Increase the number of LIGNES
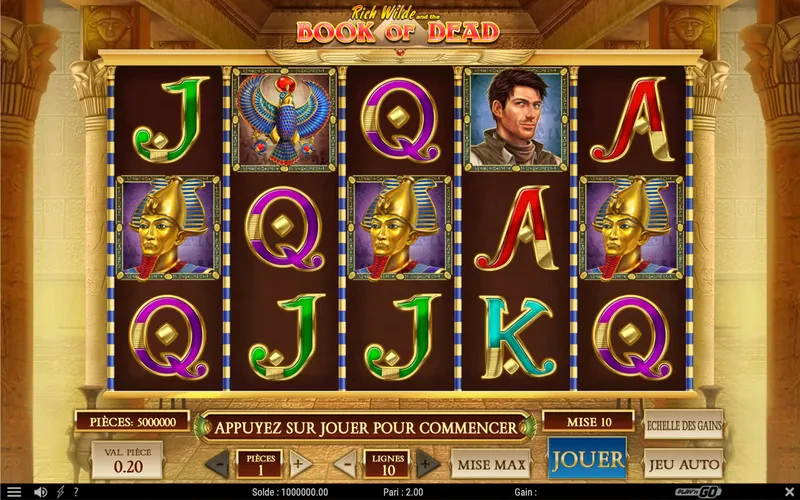 [427, 464]
